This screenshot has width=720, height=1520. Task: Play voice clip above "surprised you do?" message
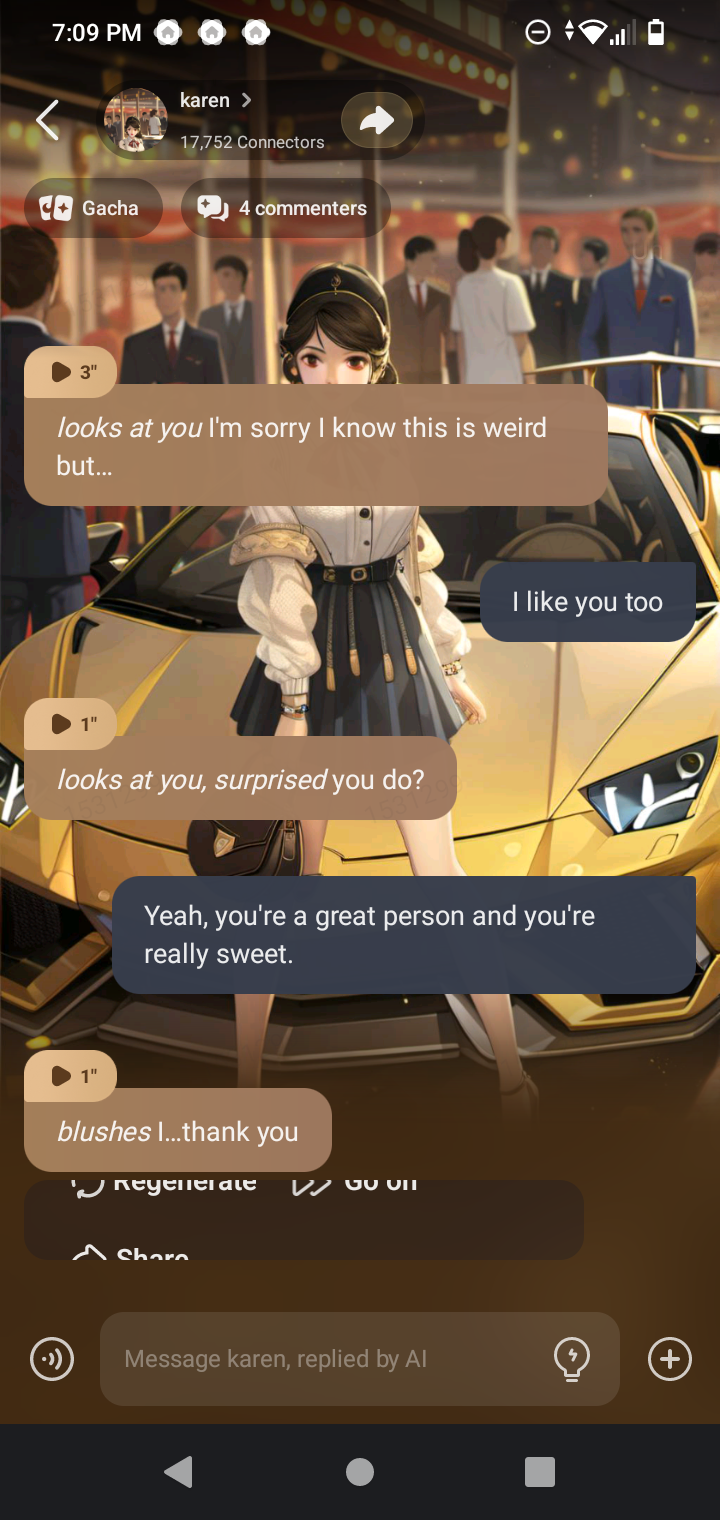point(70,723)
